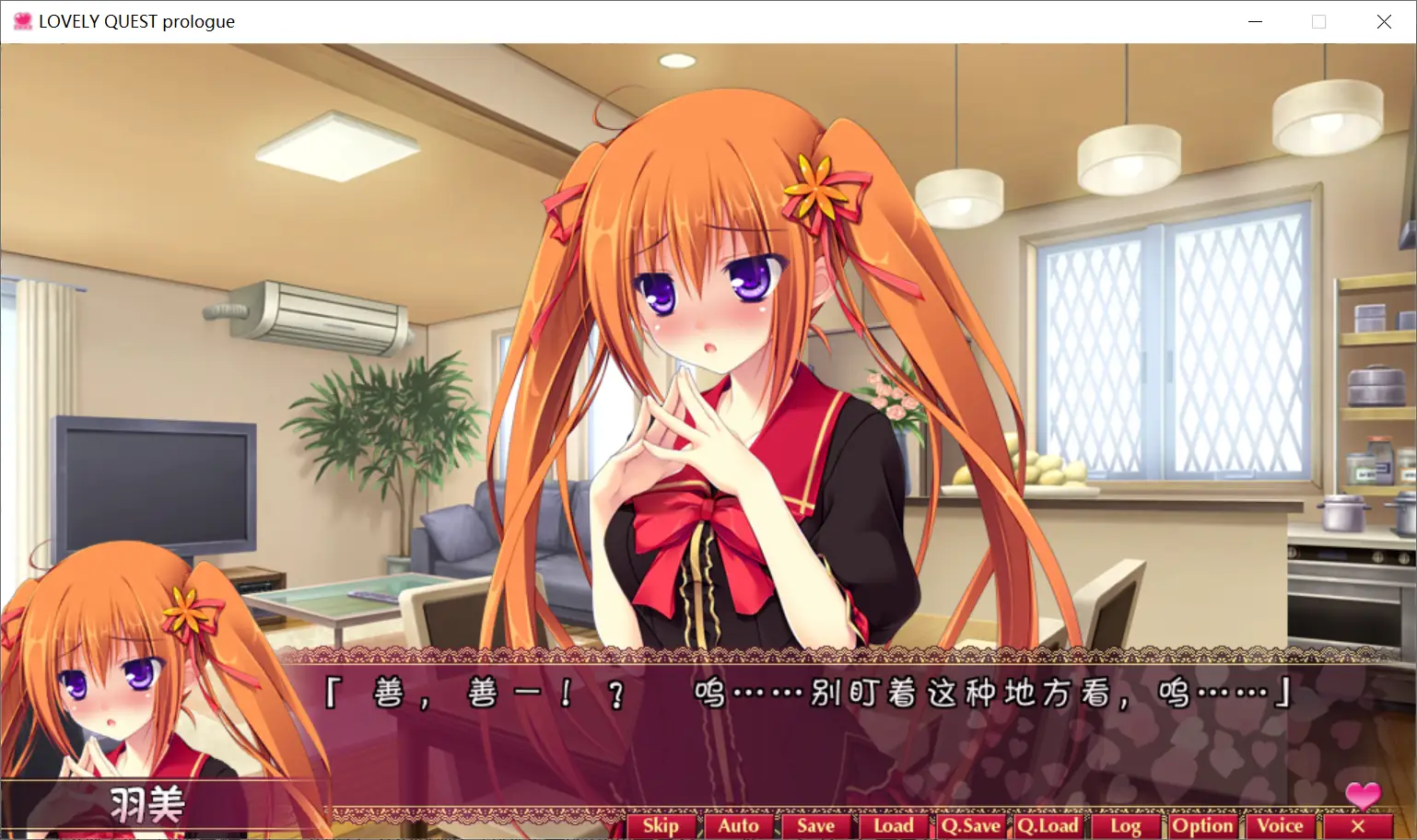This screenshot has height=840, width=1417.
Task: Click the dialogue text to advance the story
Action: click(x=808, y=697)
